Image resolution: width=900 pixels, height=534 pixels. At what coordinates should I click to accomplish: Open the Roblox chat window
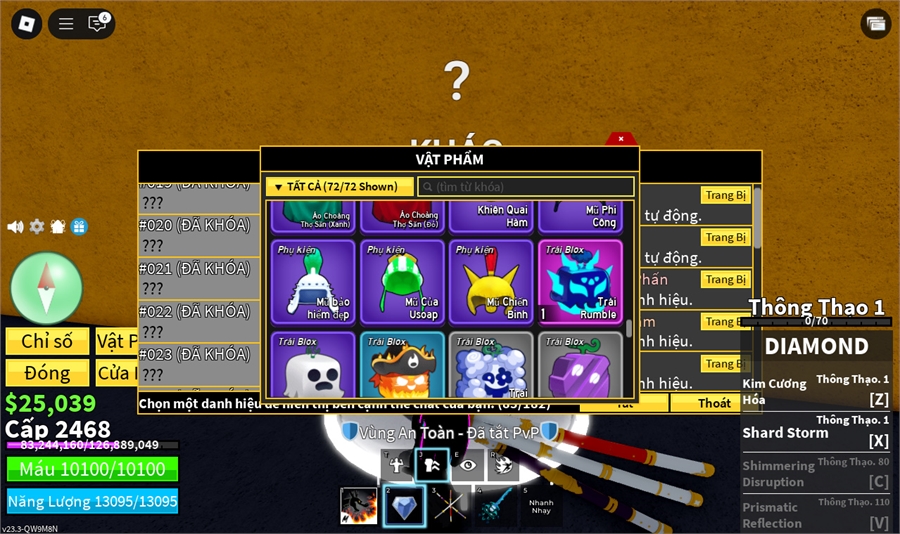tap(97, 24)
